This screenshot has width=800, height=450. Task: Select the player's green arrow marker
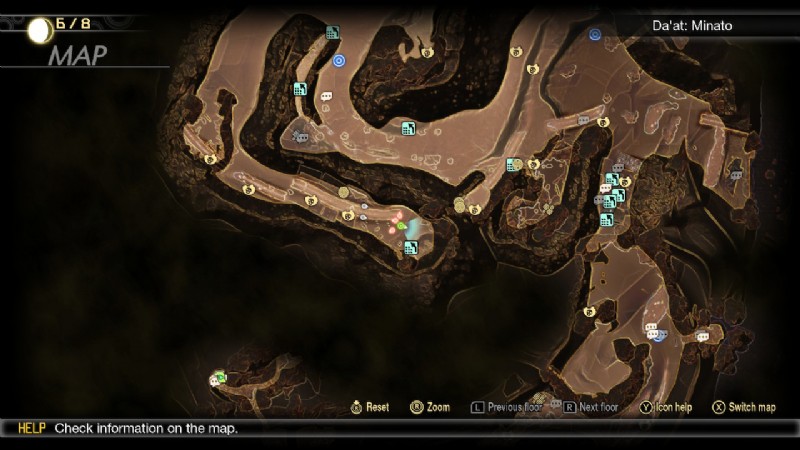[401, 227]
